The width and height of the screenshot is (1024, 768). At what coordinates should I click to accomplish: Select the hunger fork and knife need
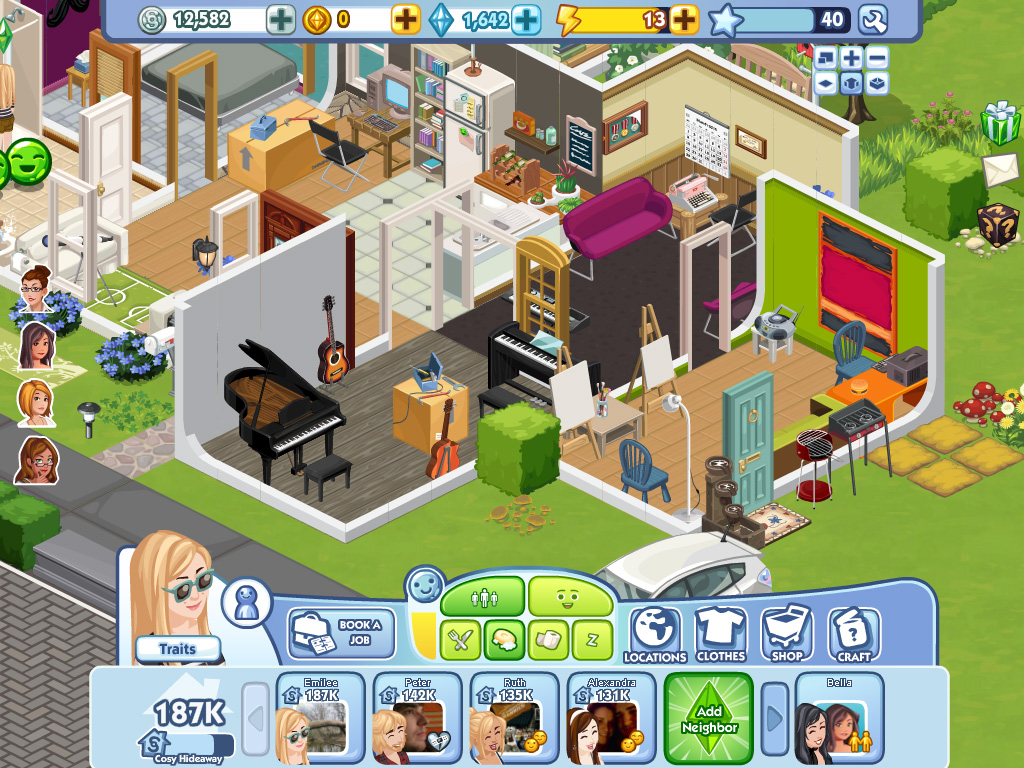462,639
